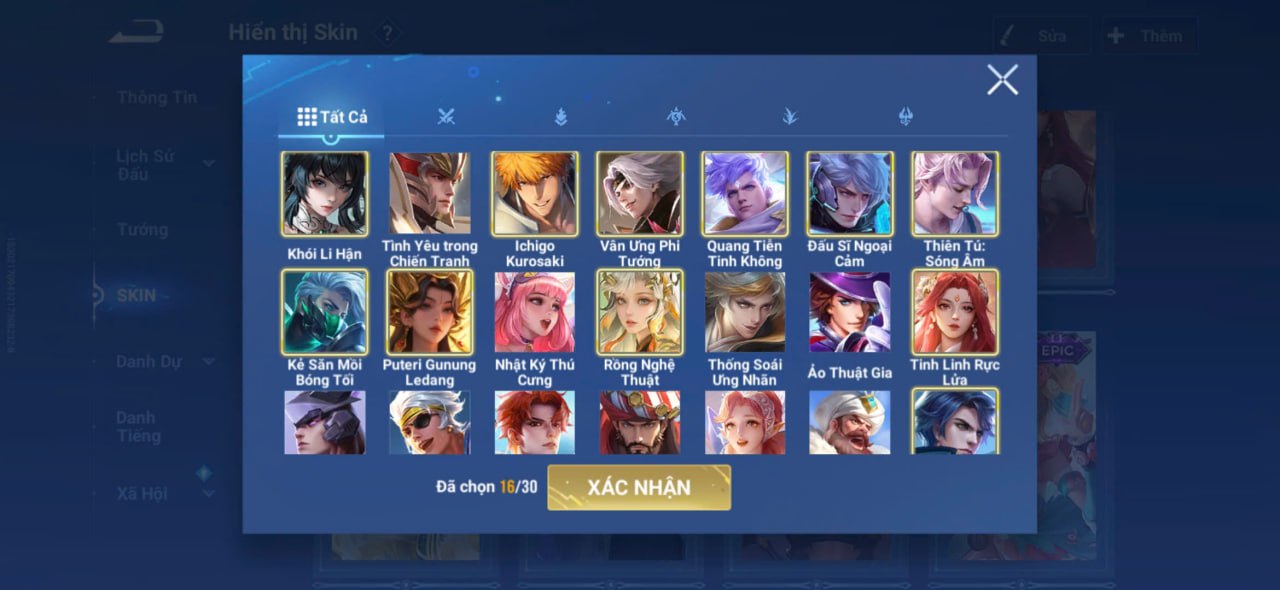The height and width of the screenshot is (590, 1280).
Task: Pick the Tinh Linh Rực Lửa skin
Action: coord(955,312)
